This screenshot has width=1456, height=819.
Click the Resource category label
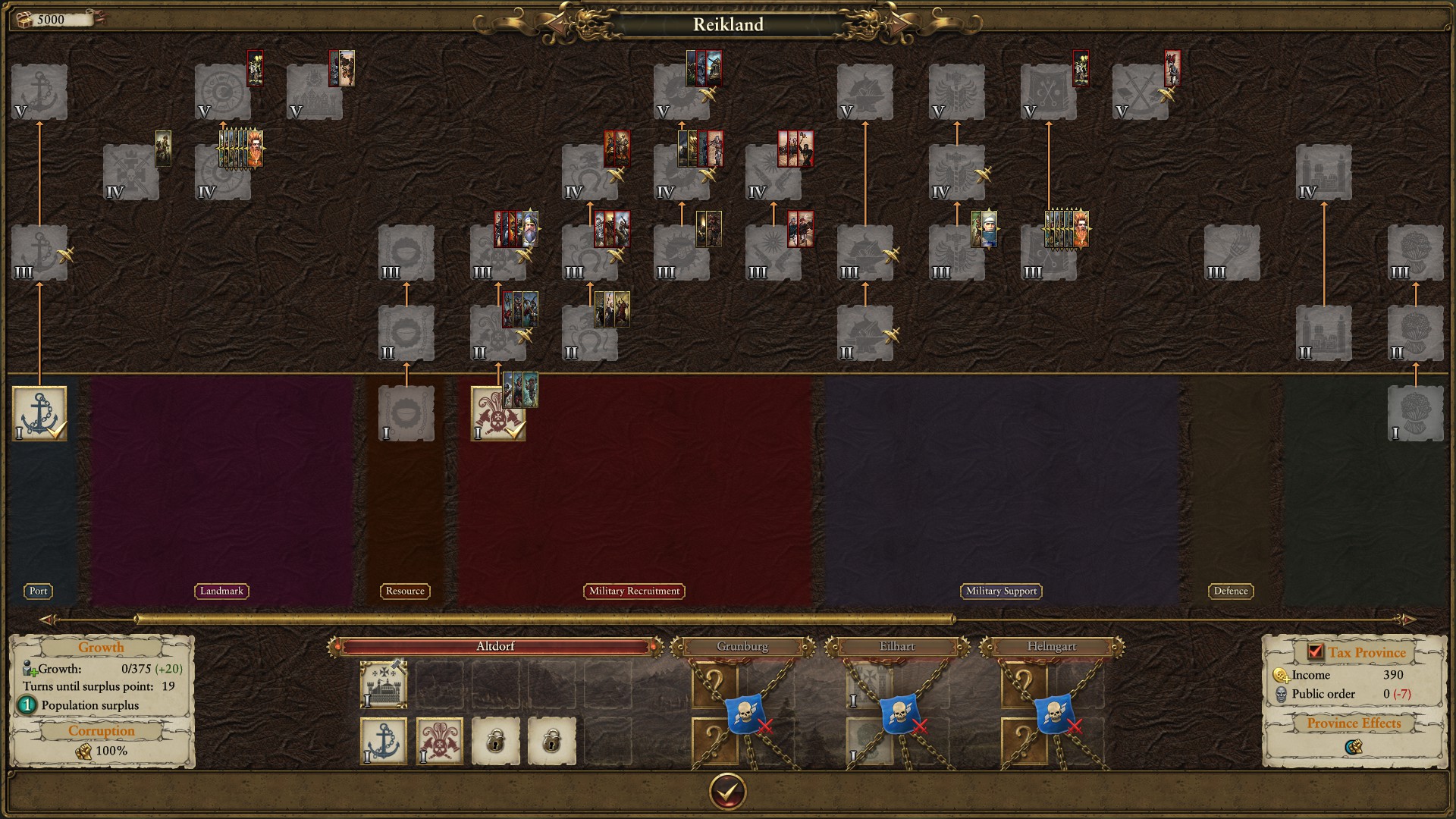[405, 591]
